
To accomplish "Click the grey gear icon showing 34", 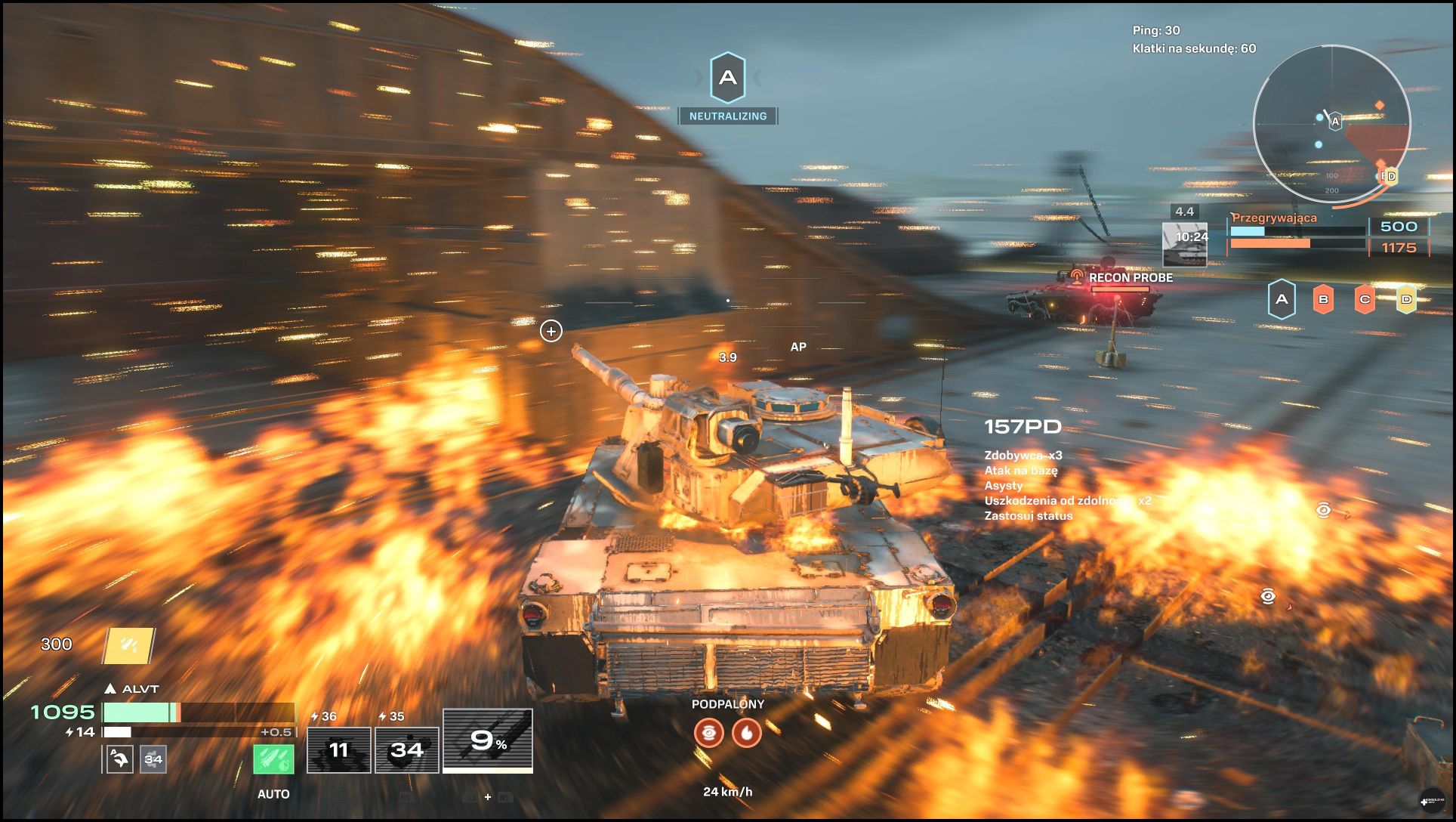I will click(153, 759).
